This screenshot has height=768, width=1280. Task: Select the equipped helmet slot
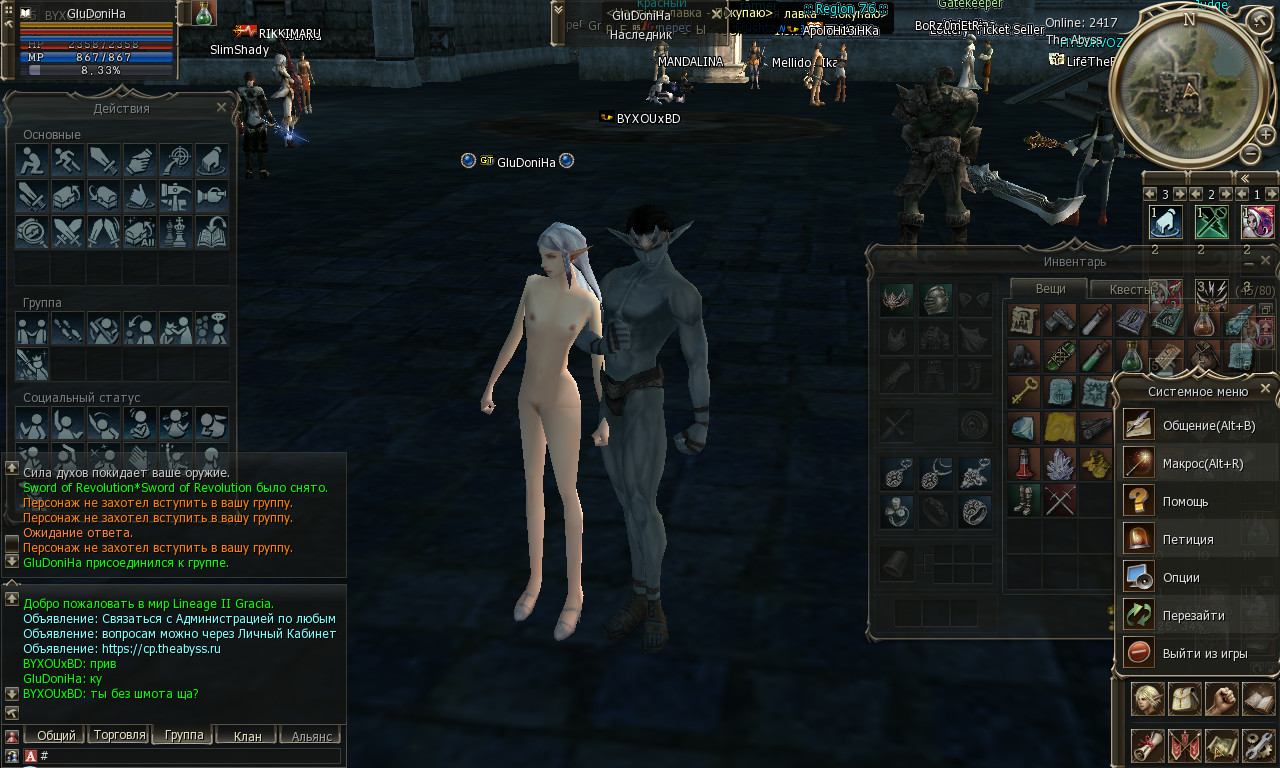click(934, 300)
